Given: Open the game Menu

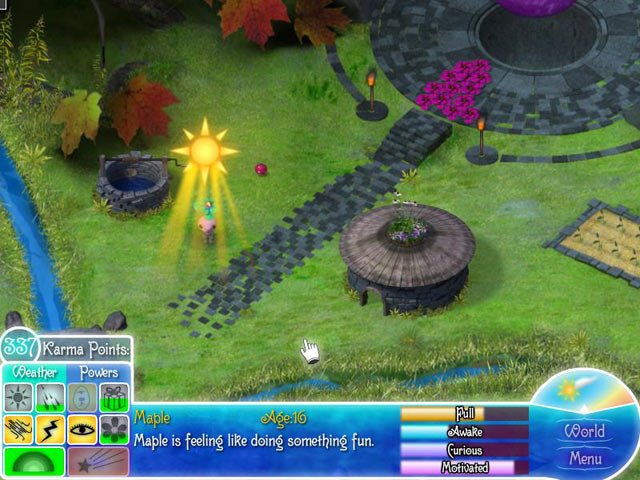Looking at the screenshot, I should 585,458.
